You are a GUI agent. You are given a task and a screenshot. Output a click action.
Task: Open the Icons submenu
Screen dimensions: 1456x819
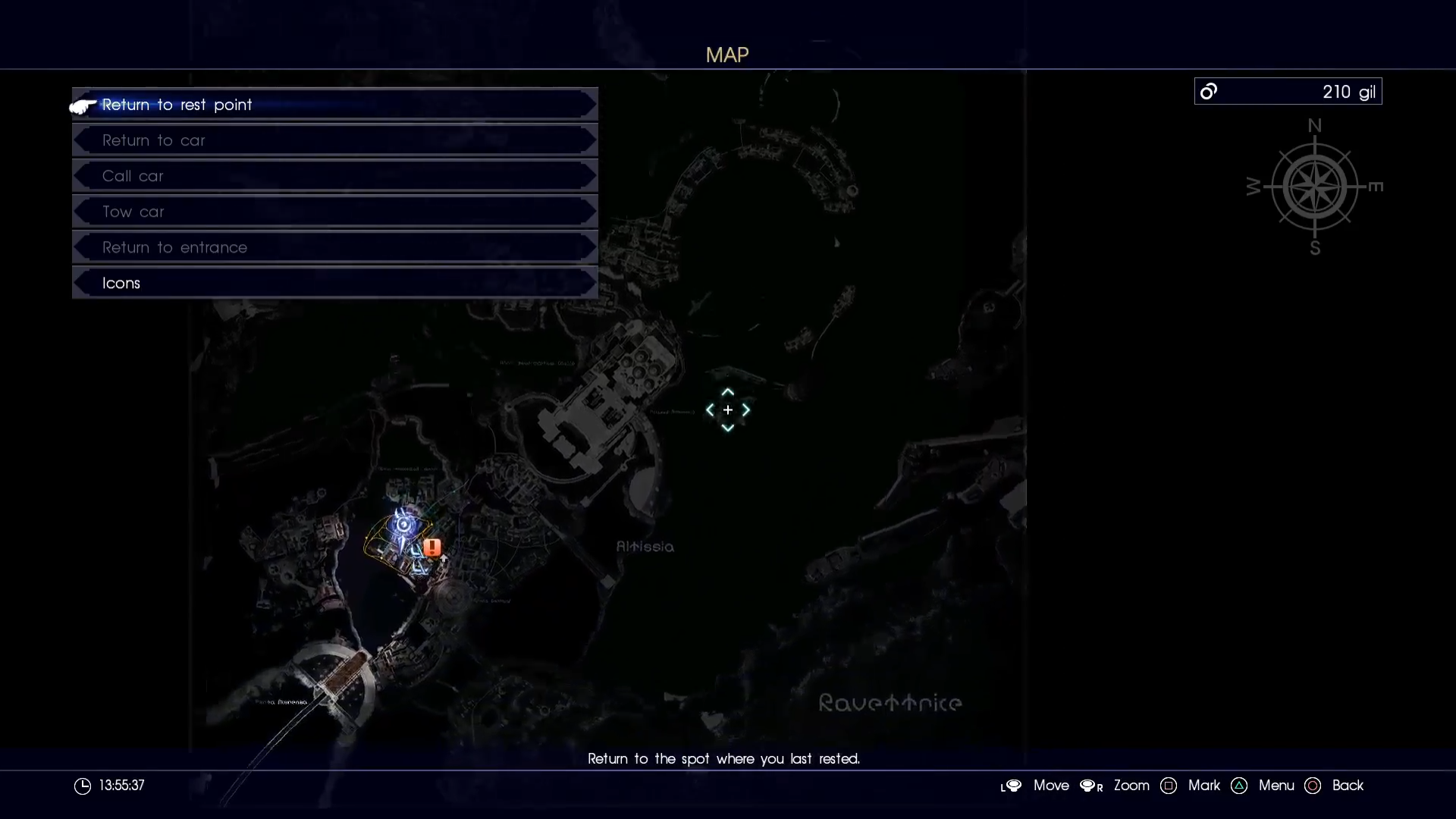334,282
